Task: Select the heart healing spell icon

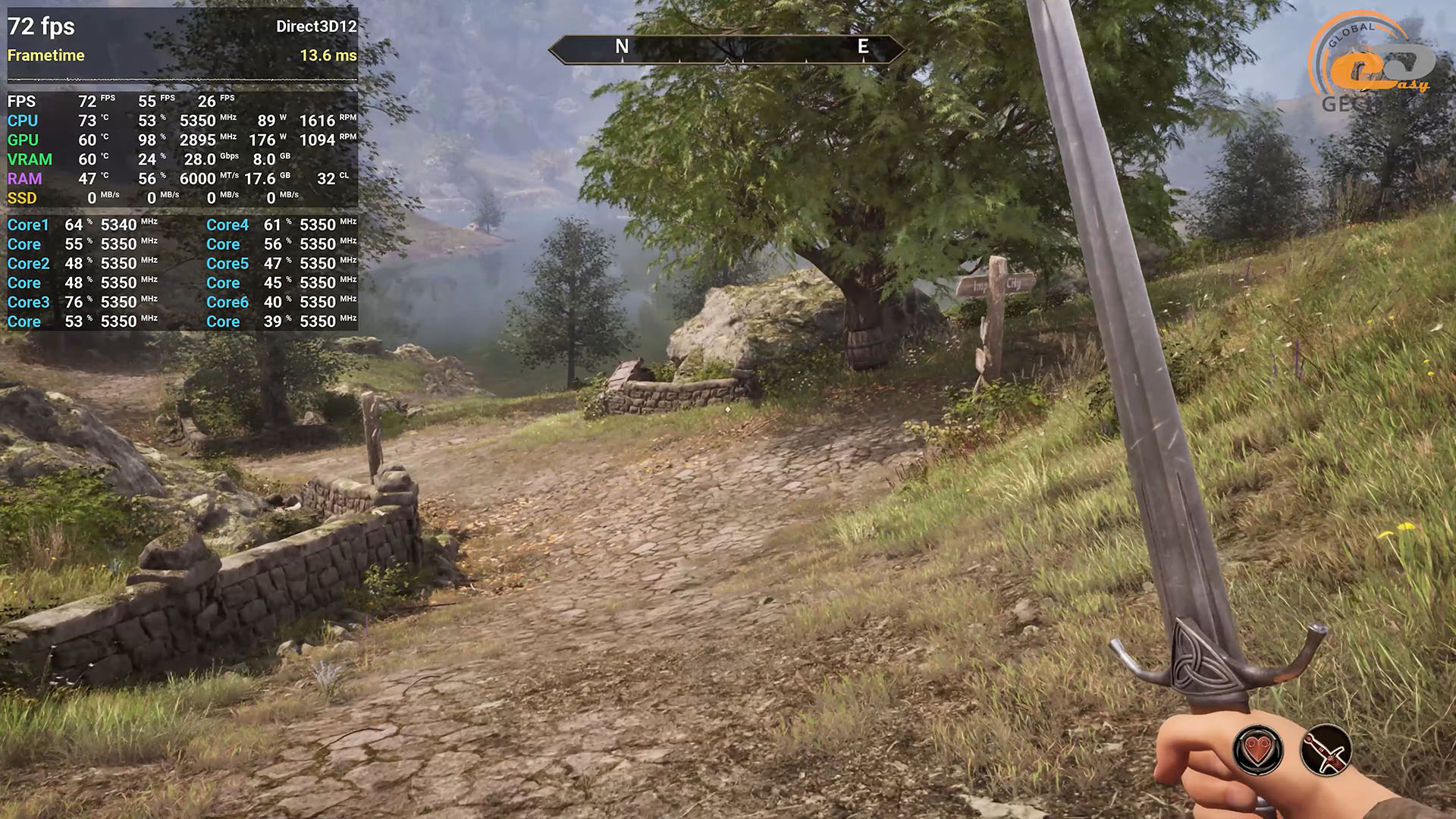Action: pyautogui.click(x=1258, y=751)
